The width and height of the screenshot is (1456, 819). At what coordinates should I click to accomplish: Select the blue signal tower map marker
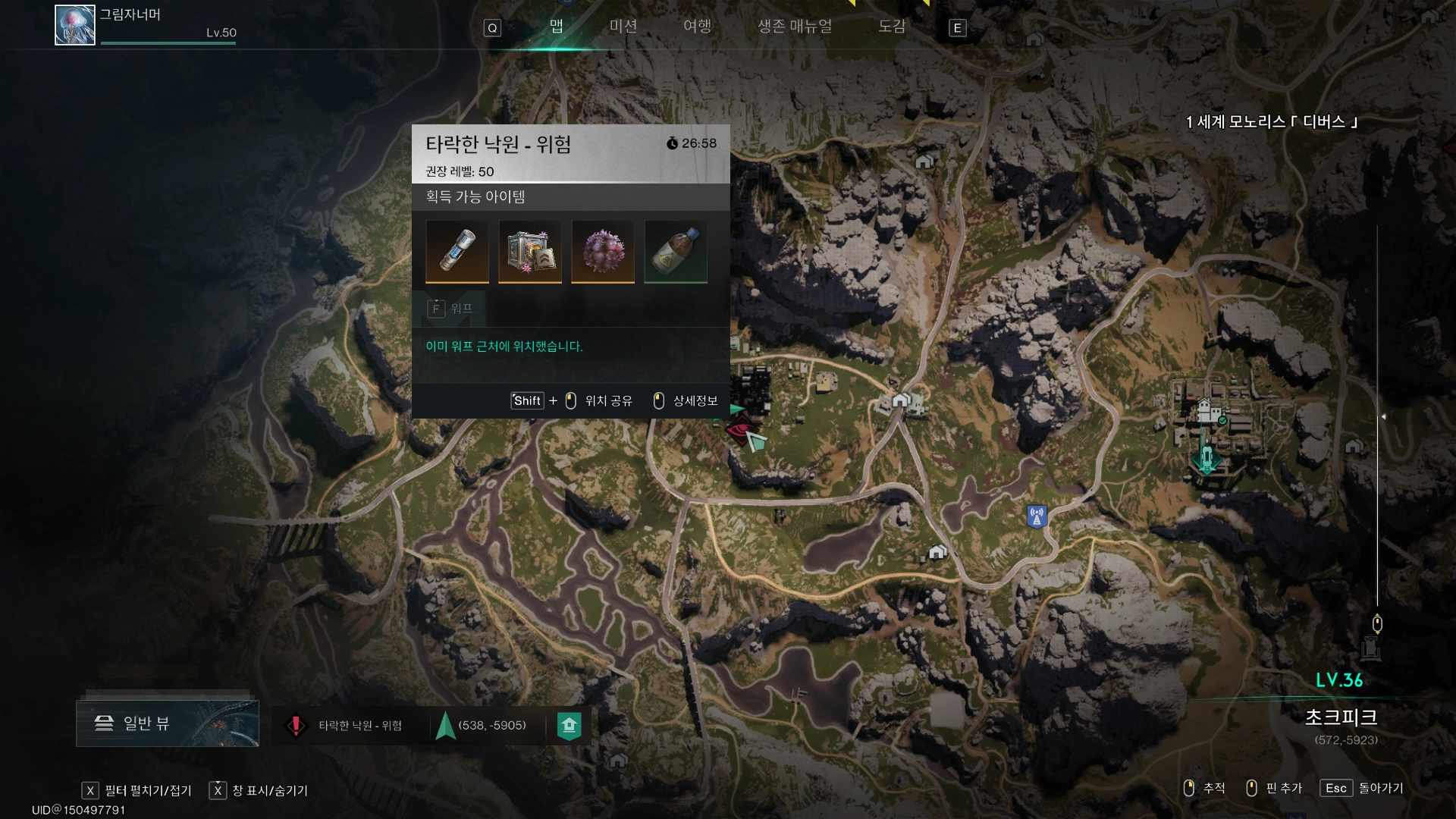click(1037, 516)
